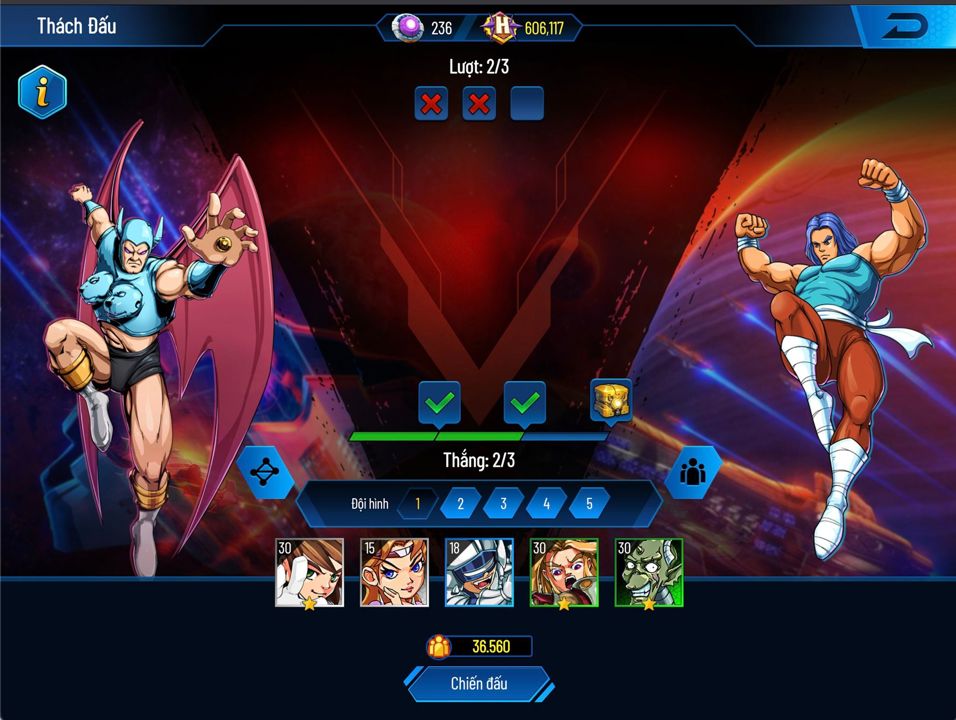
Task: Select the level 18 white-armored hero portrait
Action: [479, 573]
